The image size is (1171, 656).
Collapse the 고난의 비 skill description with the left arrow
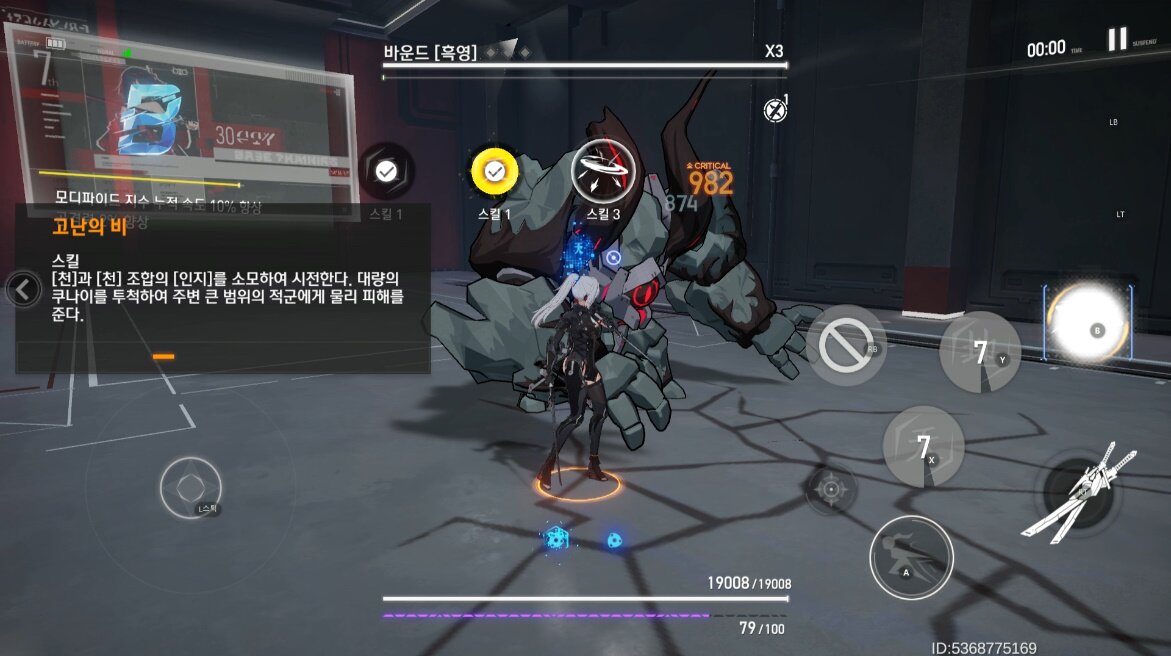22,290
